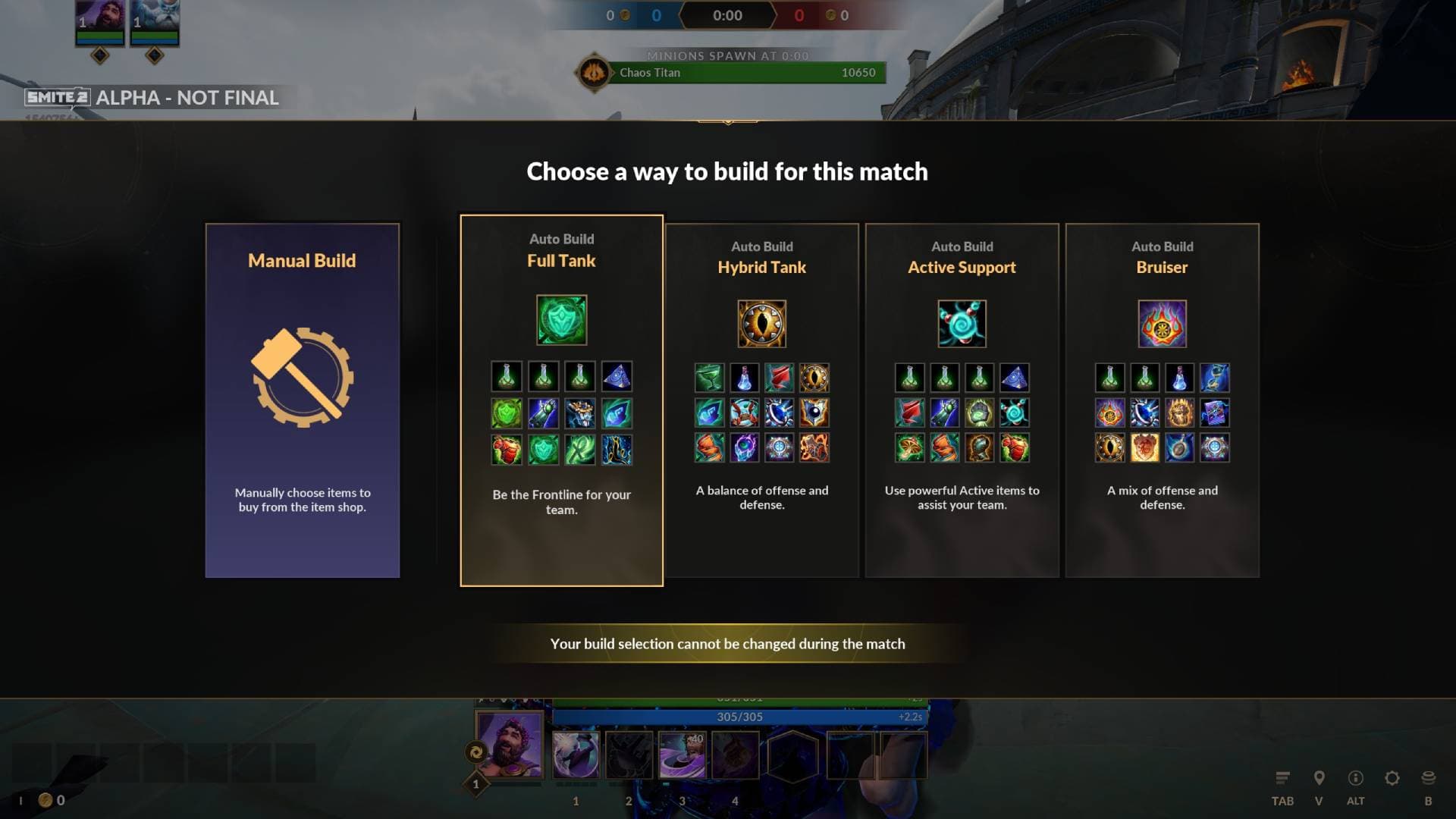Click the golden eye Hybrid Tank icon
Image resolution: width=1456 pixels, height=819 pixels.
tap(761, 324)
